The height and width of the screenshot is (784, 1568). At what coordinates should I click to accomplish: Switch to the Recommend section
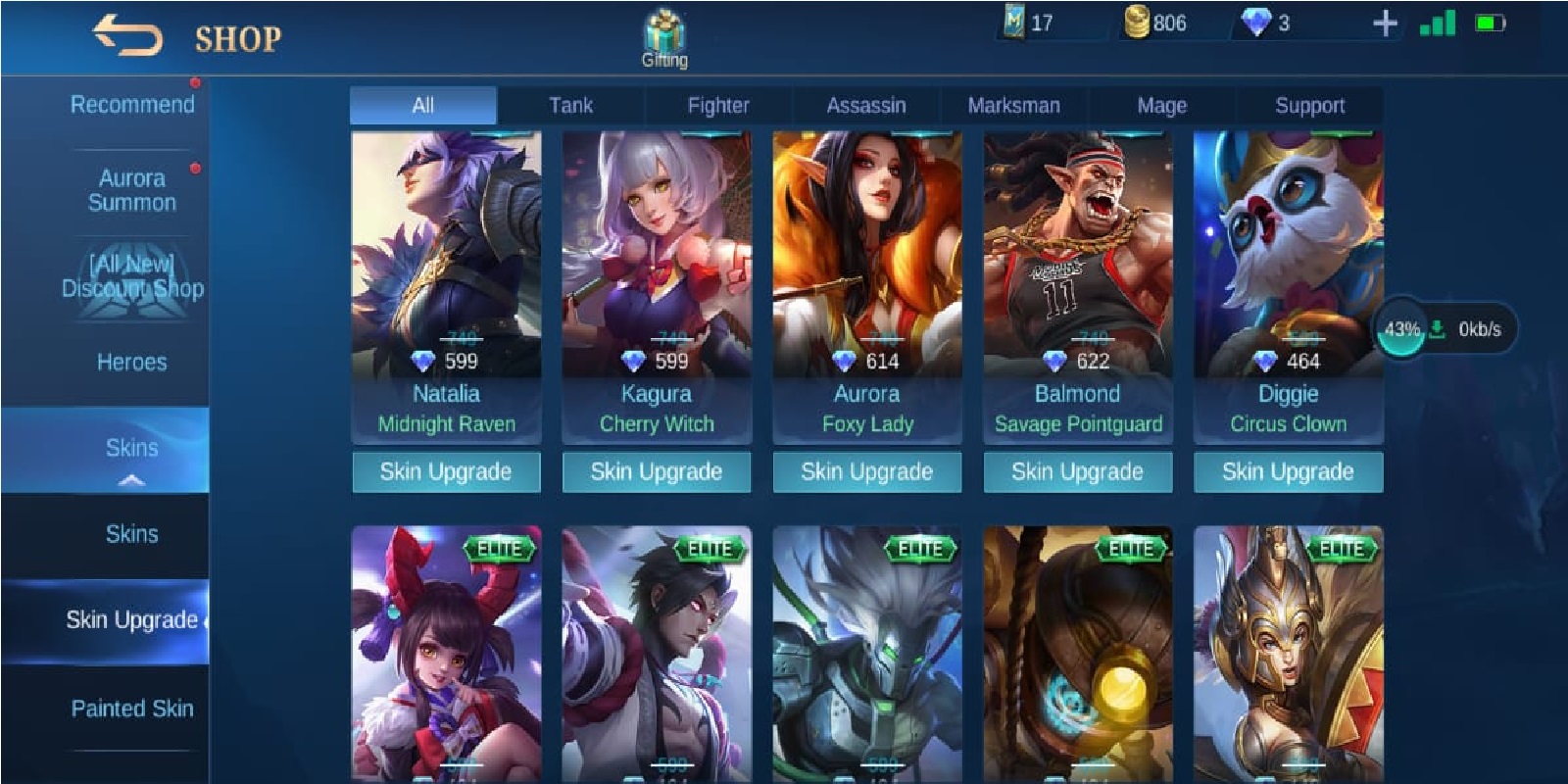130,104
